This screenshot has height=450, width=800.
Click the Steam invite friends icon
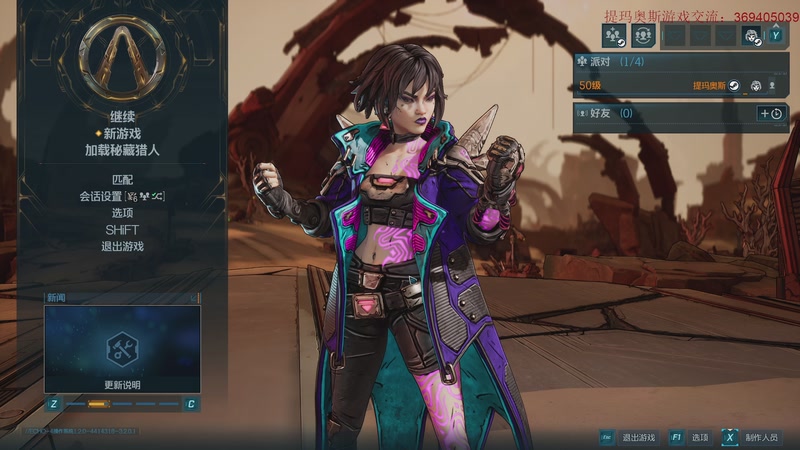click(612, 36)
